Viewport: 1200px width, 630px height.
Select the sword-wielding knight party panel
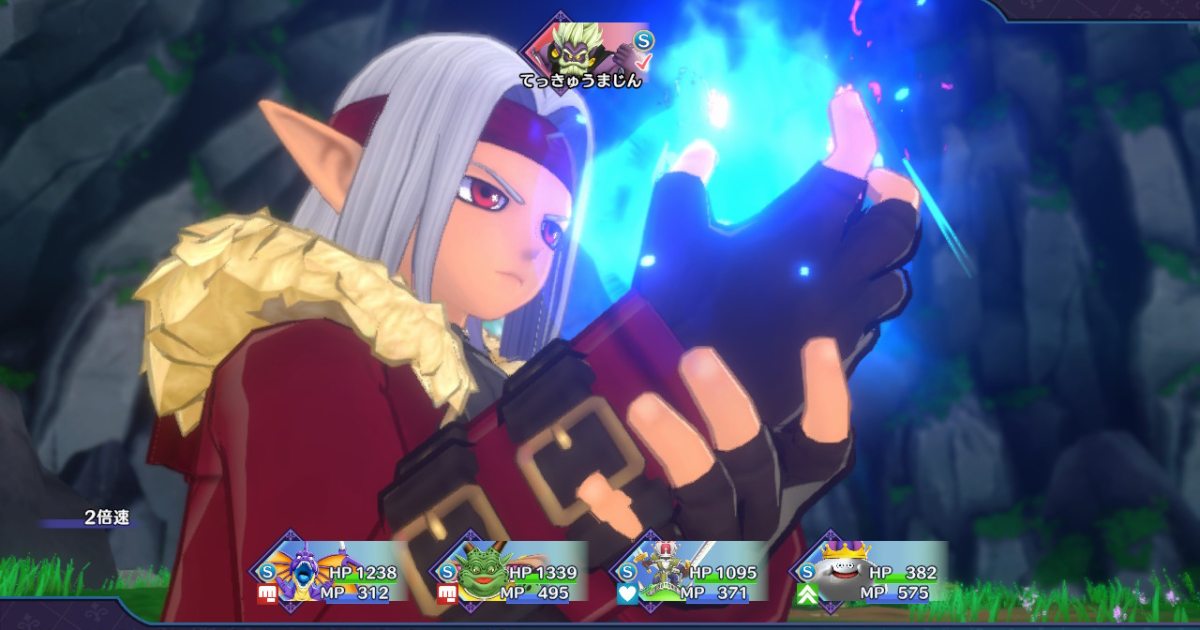[690, 573]
